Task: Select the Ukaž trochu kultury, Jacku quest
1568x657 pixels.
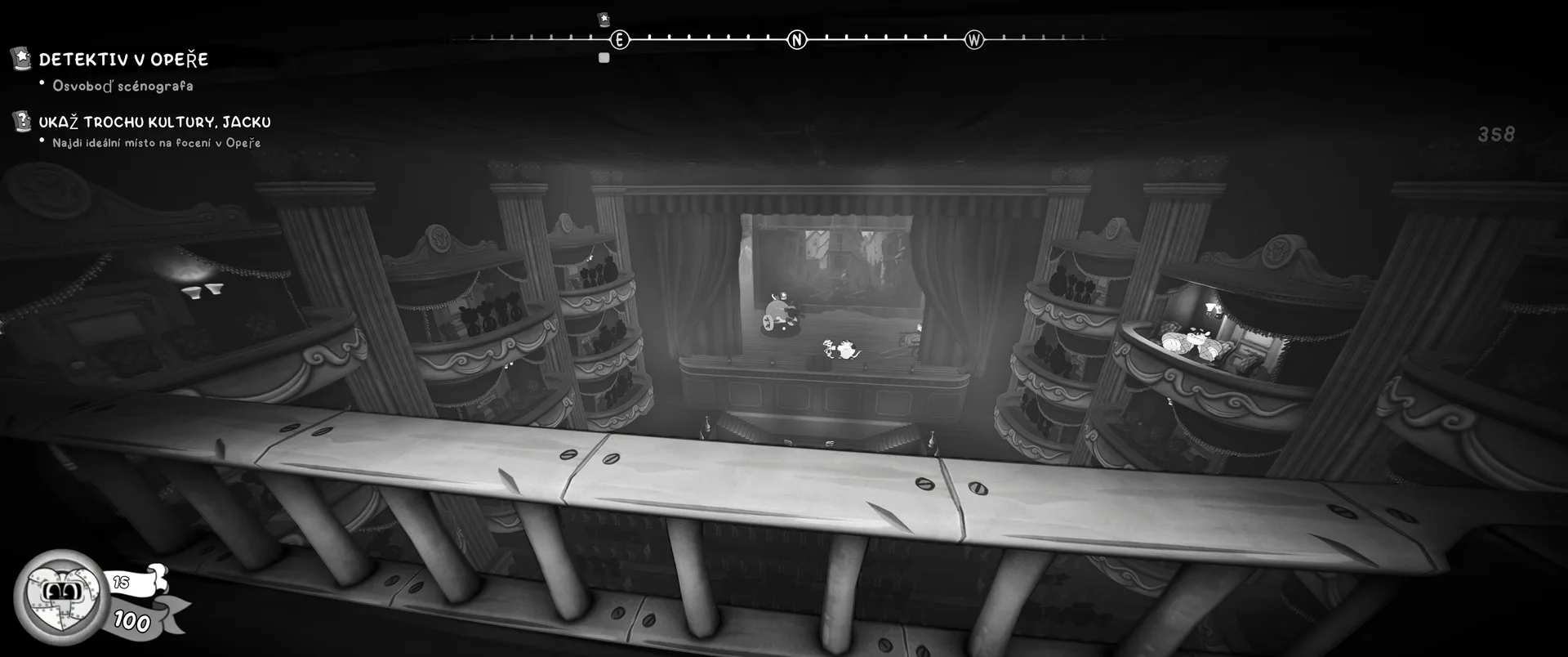Action: [154, 123]
